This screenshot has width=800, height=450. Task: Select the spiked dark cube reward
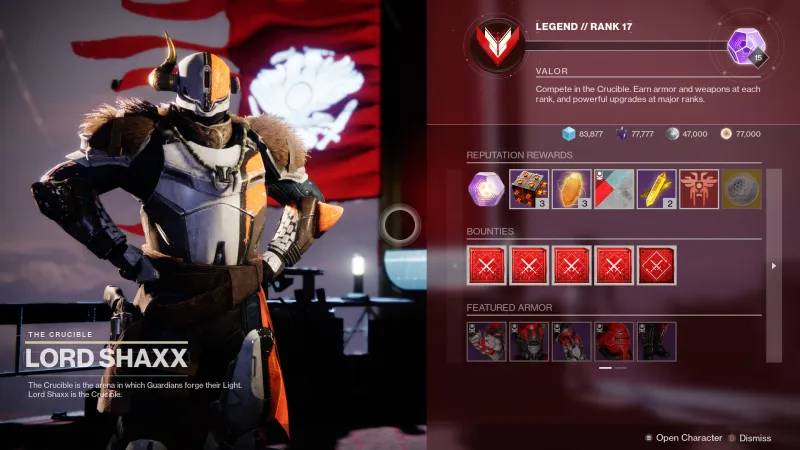pyautogui.click(x=529, y=189)
